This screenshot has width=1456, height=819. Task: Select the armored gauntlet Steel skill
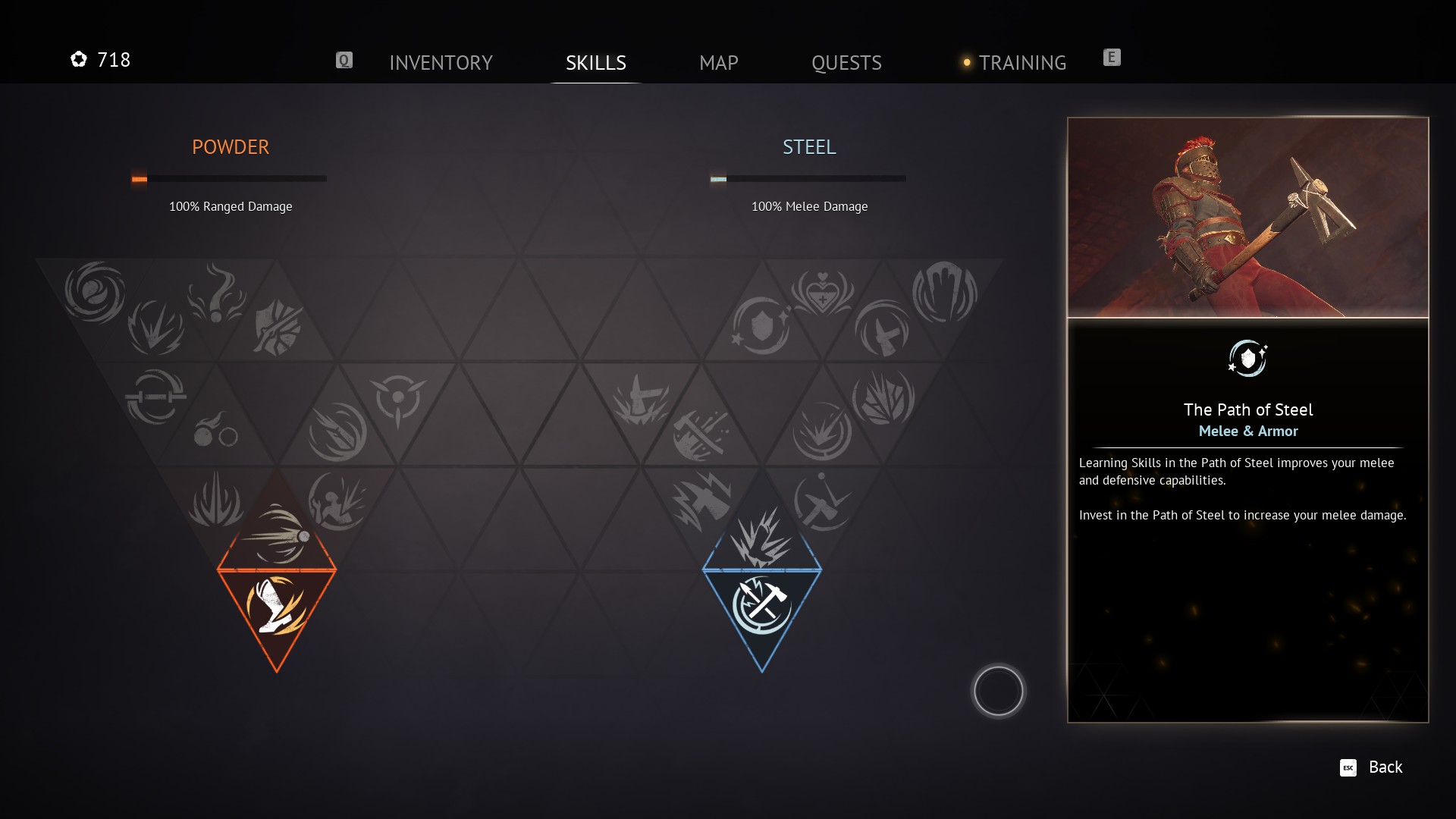pyautogui.click(x=944, y=292)
